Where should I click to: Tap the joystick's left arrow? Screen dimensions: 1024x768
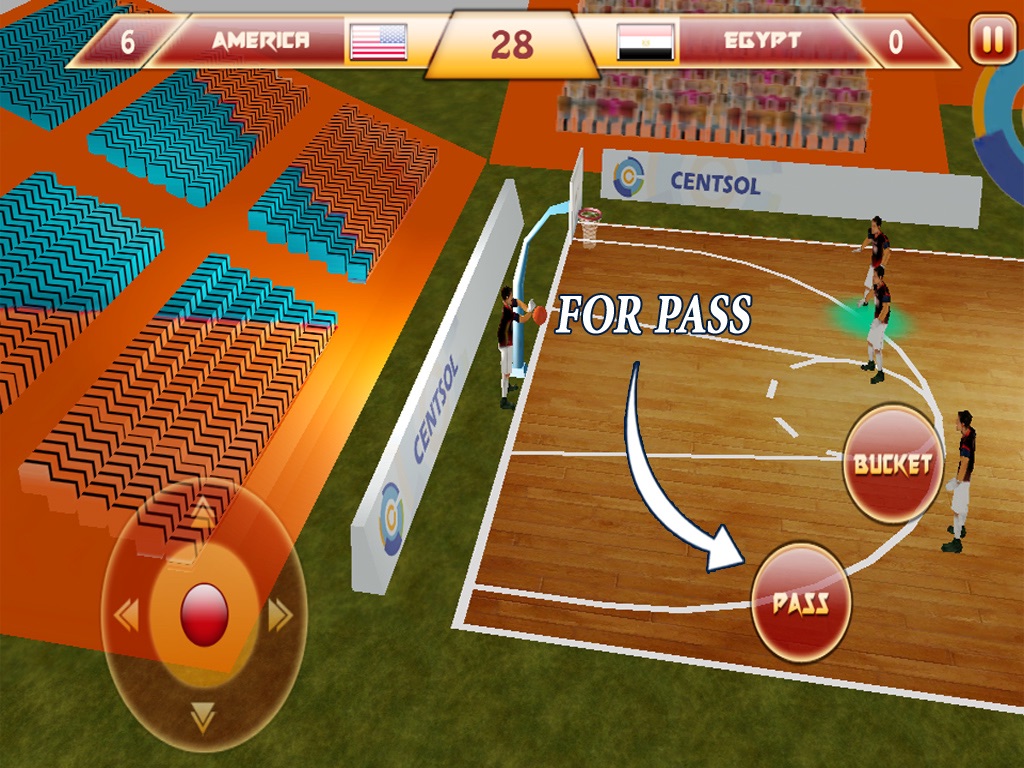[126, 615]
